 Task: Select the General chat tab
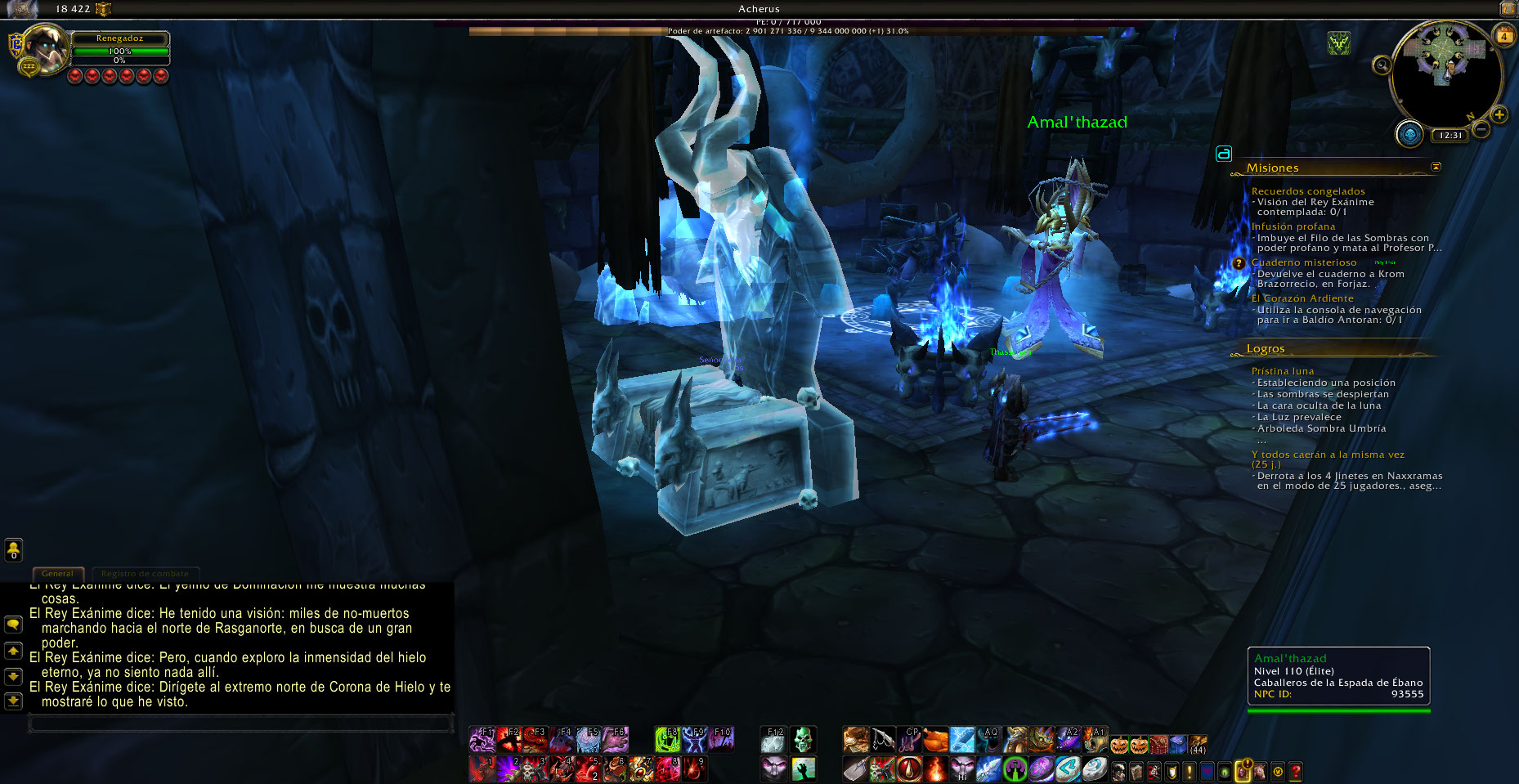57,574
